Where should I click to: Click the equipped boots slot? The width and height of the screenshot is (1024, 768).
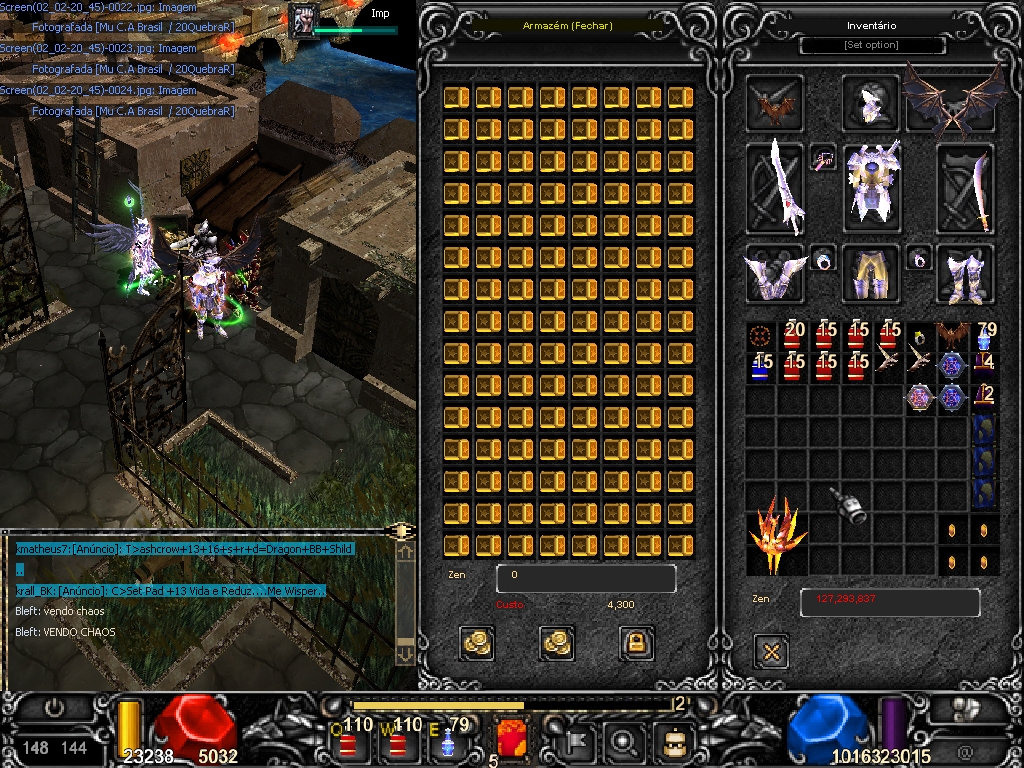pyautogui.click(x=965, y=274)
